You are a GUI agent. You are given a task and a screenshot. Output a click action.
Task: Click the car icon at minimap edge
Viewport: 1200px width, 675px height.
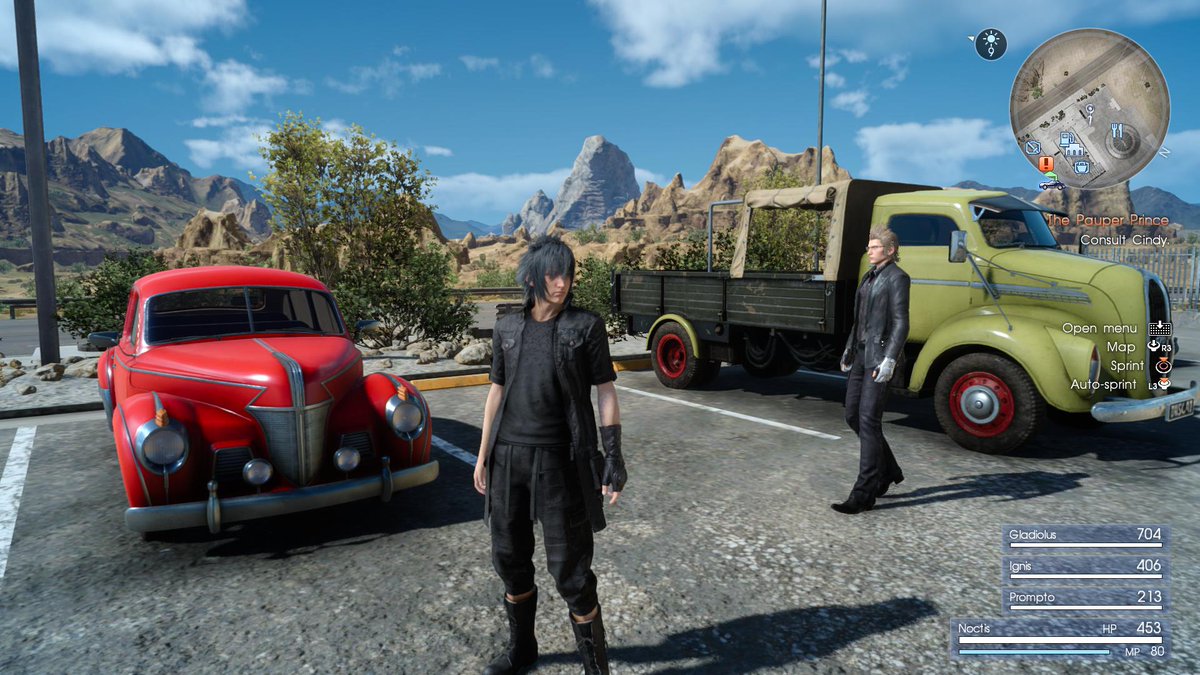(1051, 183)
